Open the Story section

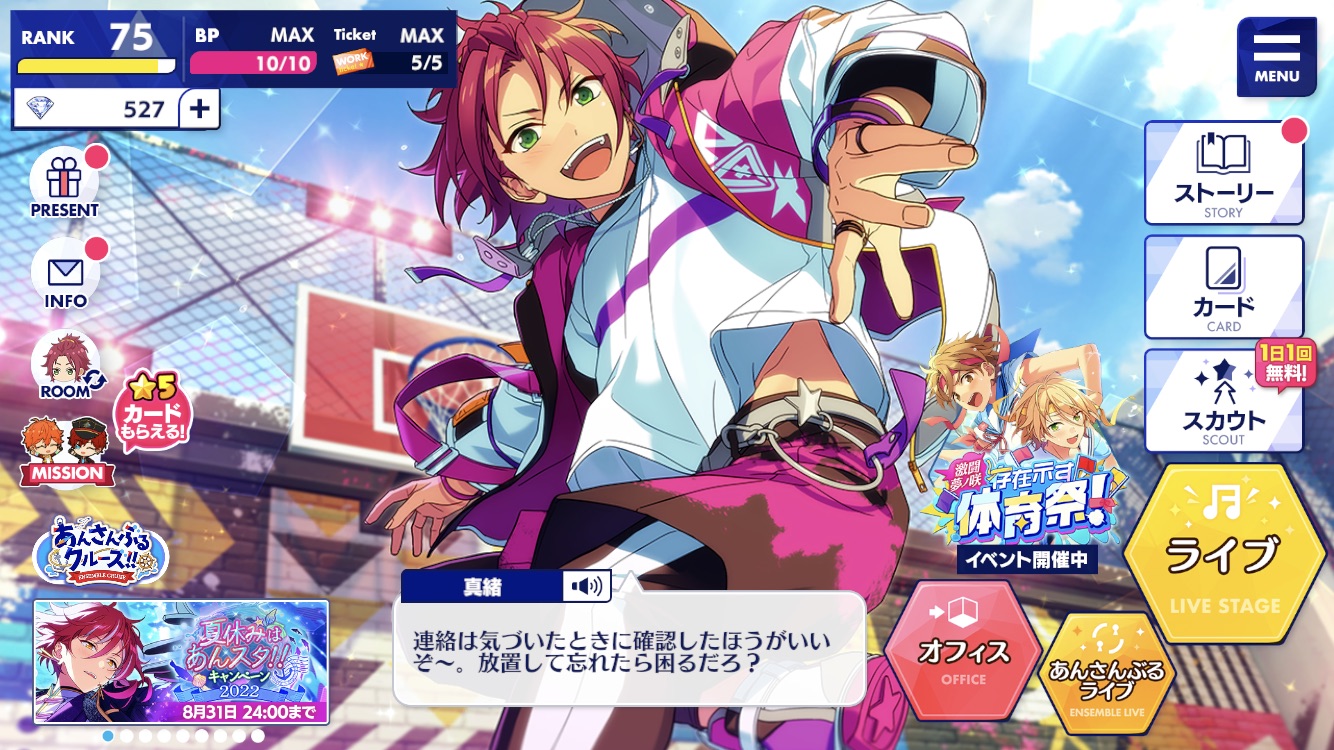click(1223, 174)
